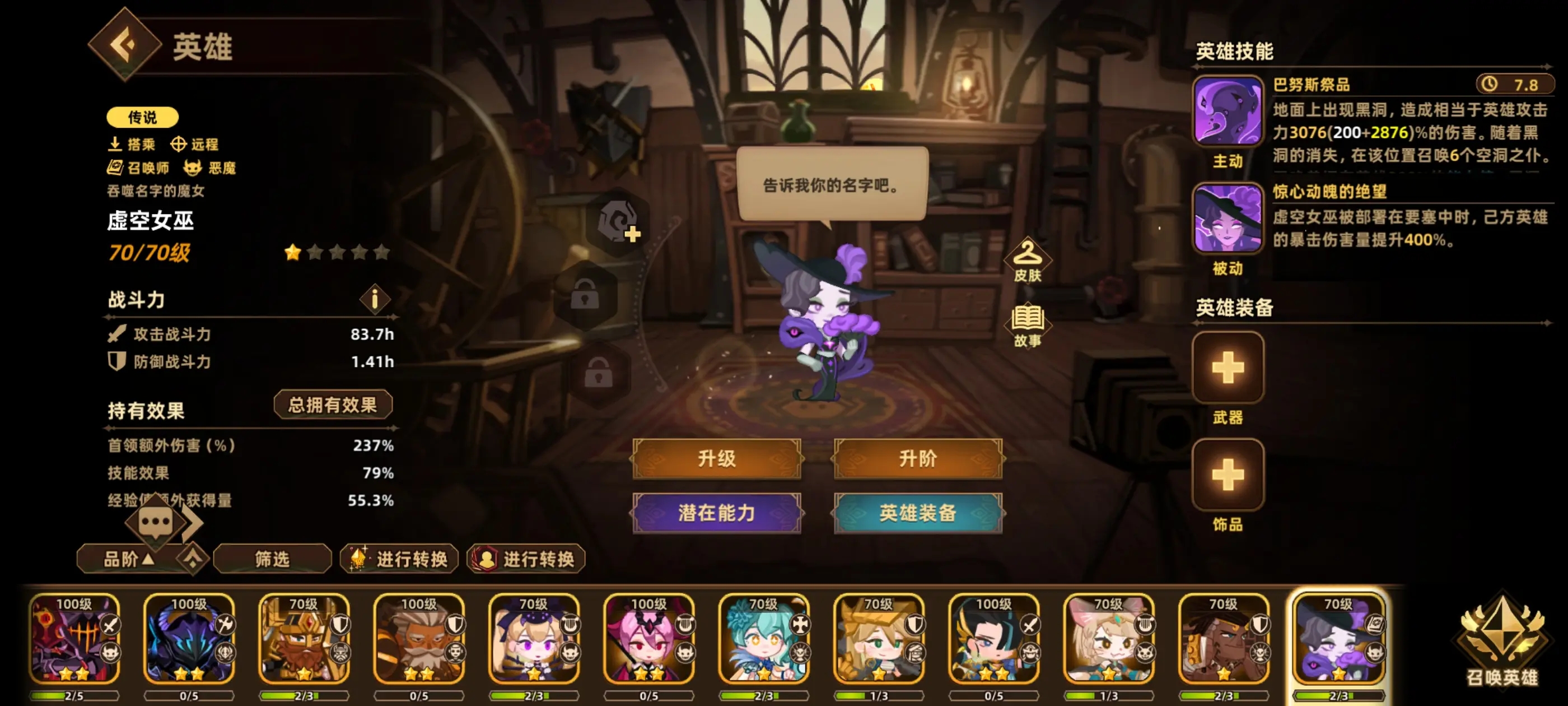The width and height of the screenshot is (1568, 706).
Task: View 总拥有效果 total owned effects
Action: point(334,405)
